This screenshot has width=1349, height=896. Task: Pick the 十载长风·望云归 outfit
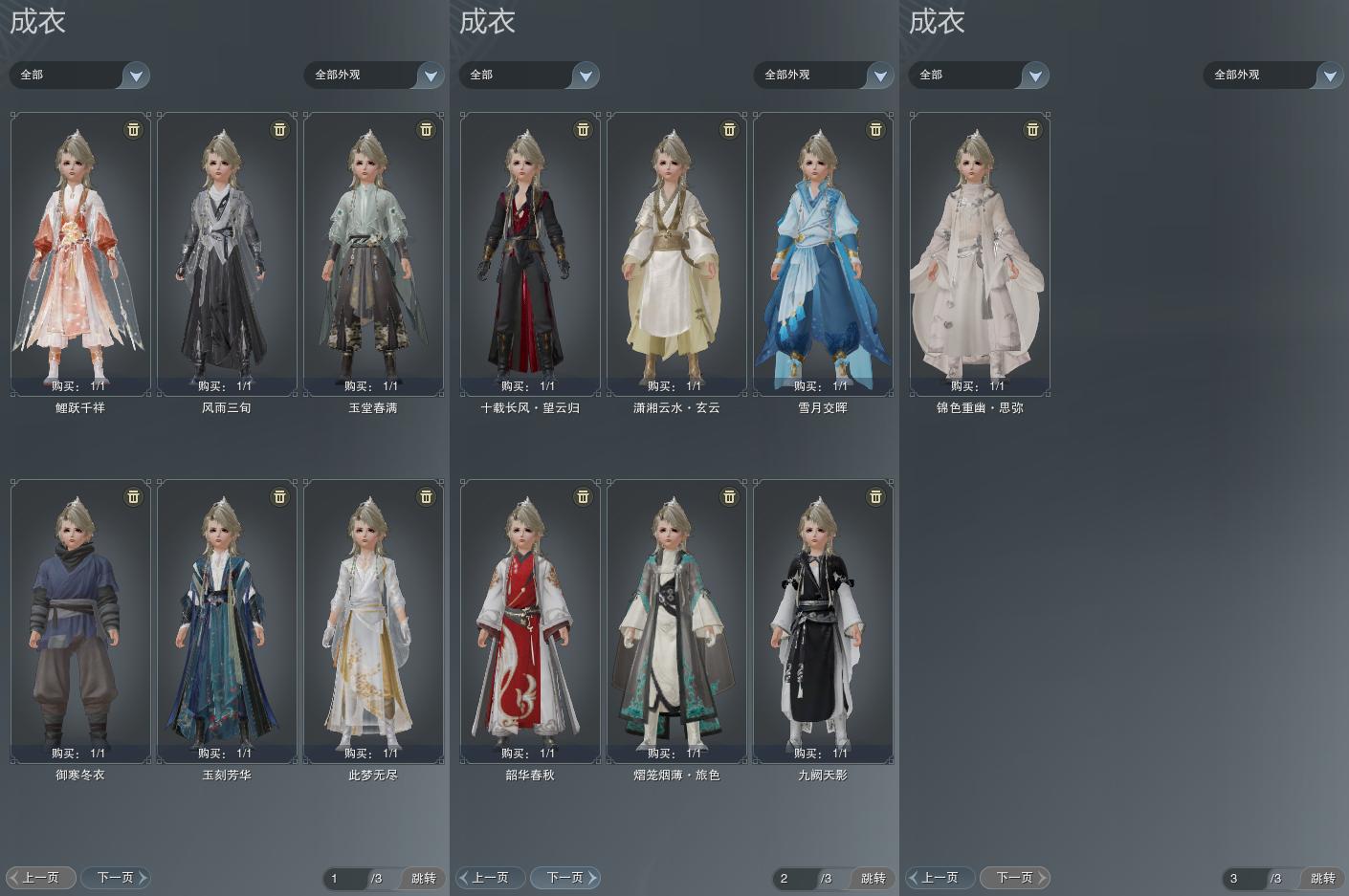(530, 253)
